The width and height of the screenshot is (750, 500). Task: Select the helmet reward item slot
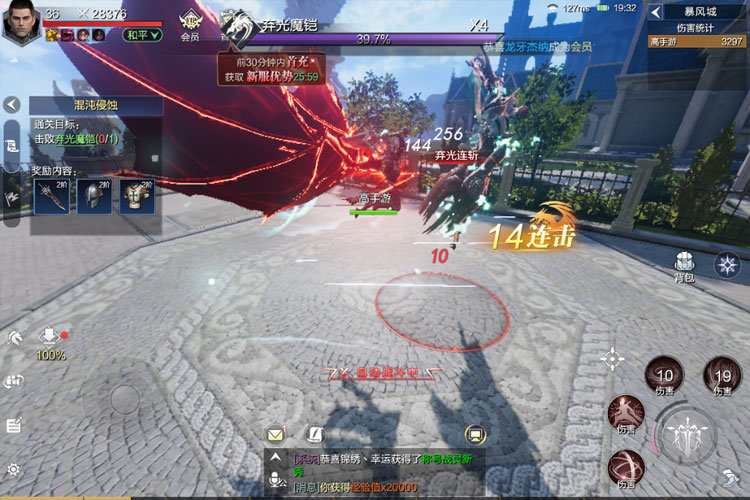click(94, 197)
